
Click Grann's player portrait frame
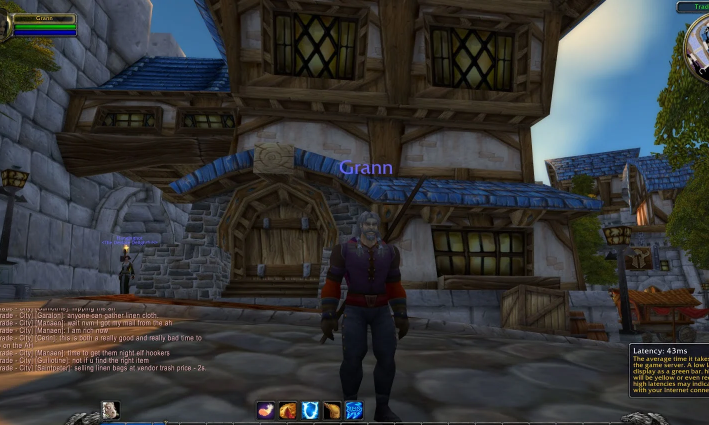40,24
